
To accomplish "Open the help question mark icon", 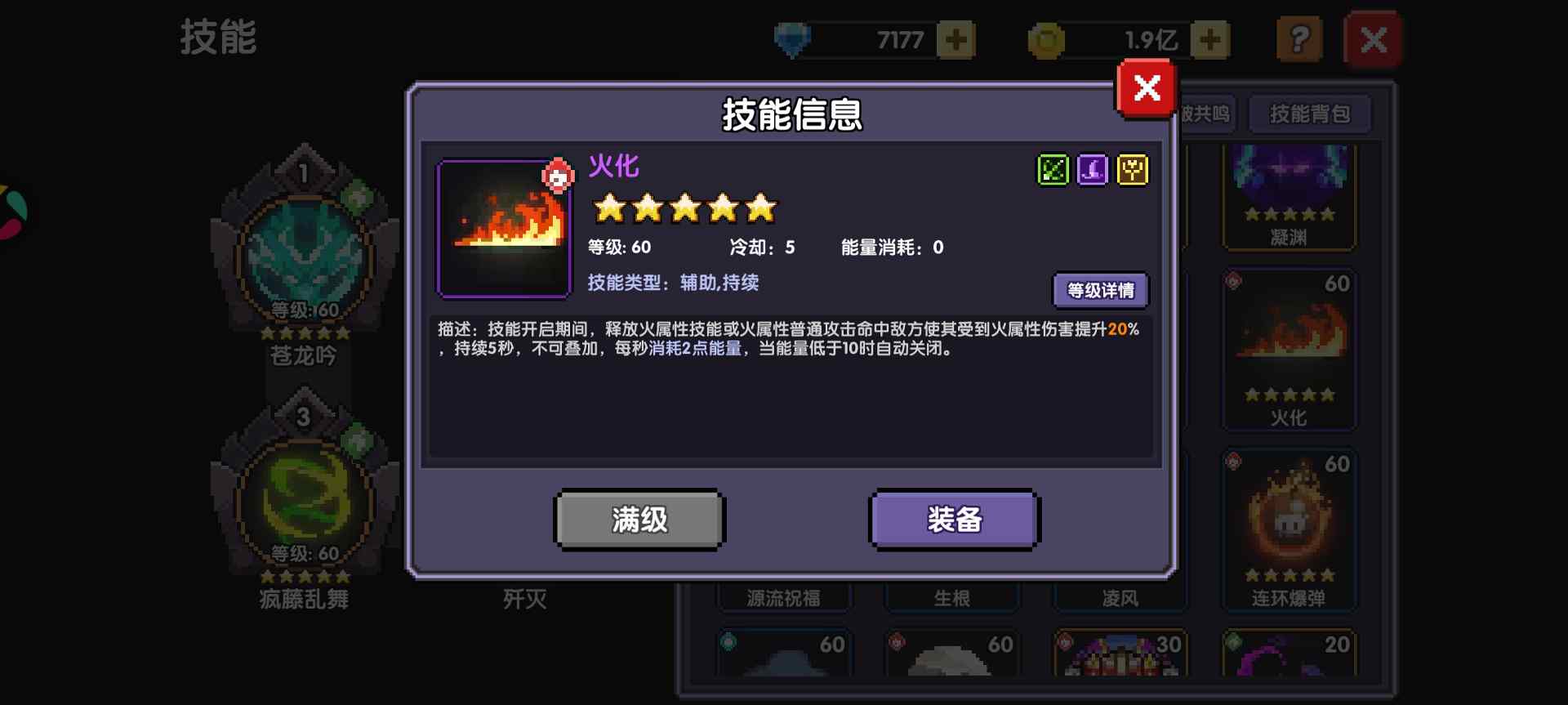I will tap(1300, 38).
